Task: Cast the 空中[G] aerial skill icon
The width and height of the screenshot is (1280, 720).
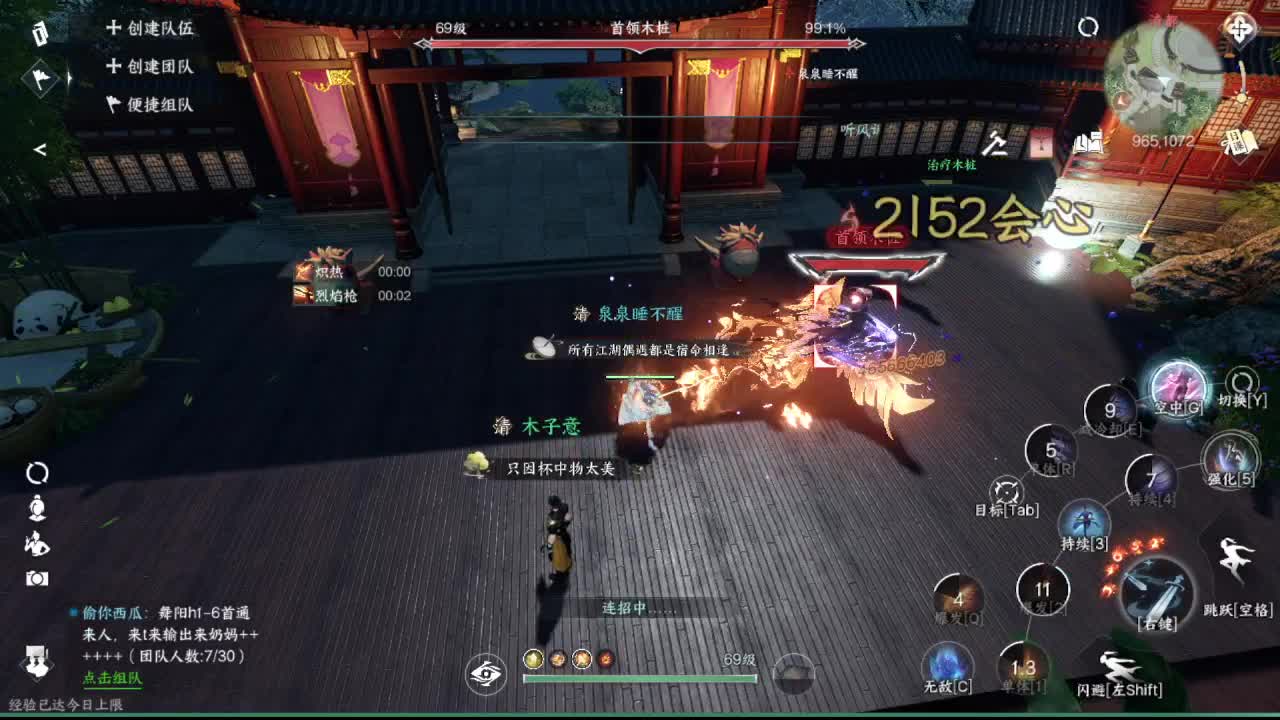Action: tap(1179, 388)
